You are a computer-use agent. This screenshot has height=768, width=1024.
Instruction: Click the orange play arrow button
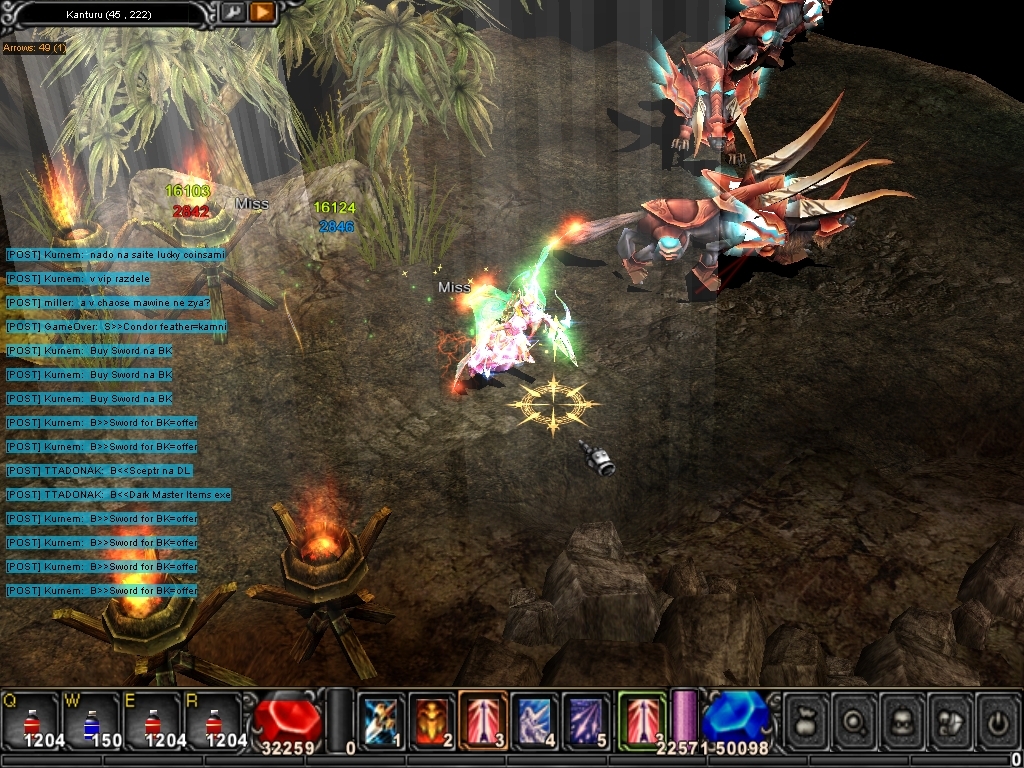click(x=262, y=12)
